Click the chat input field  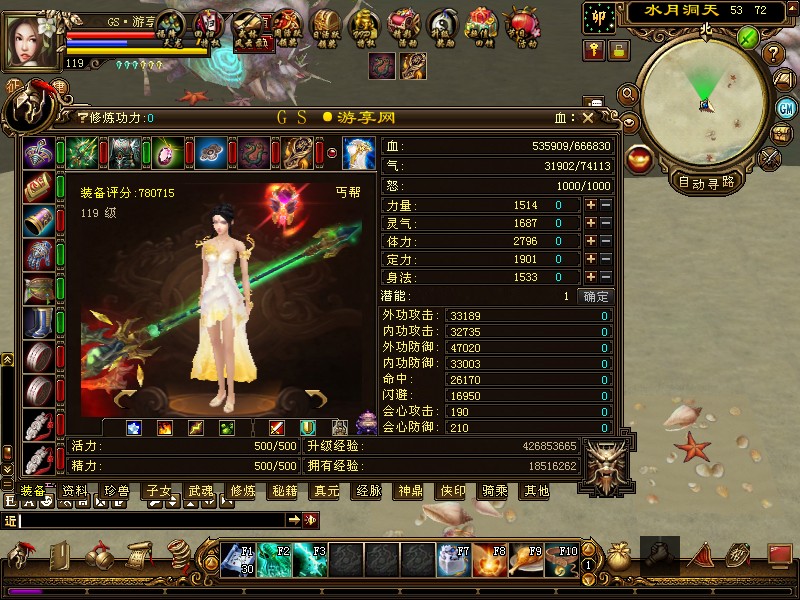150,520
